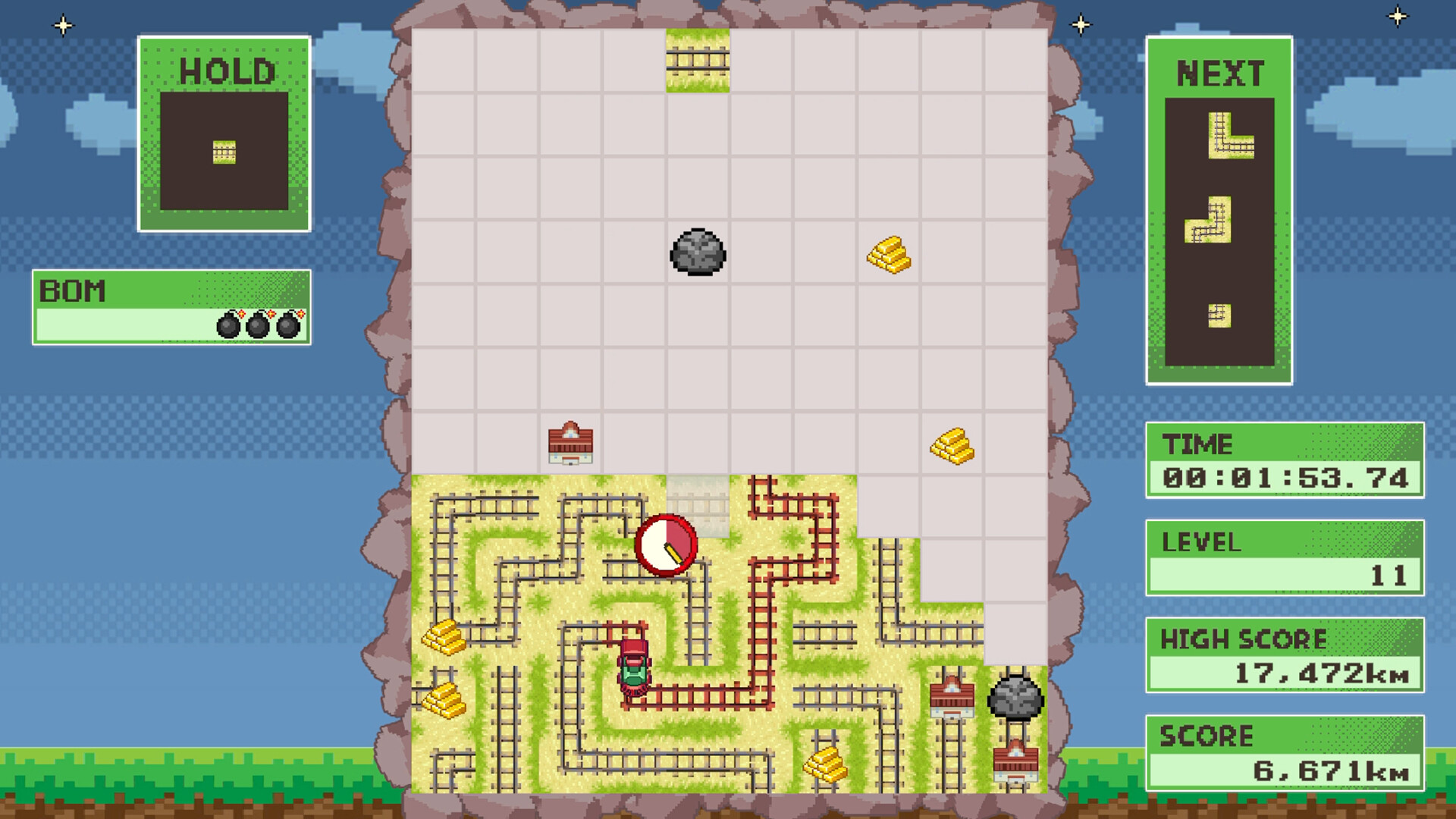
Task: Click the first bomb in the BOM meter
Action: pyautogui.click(x=227, y=326)
